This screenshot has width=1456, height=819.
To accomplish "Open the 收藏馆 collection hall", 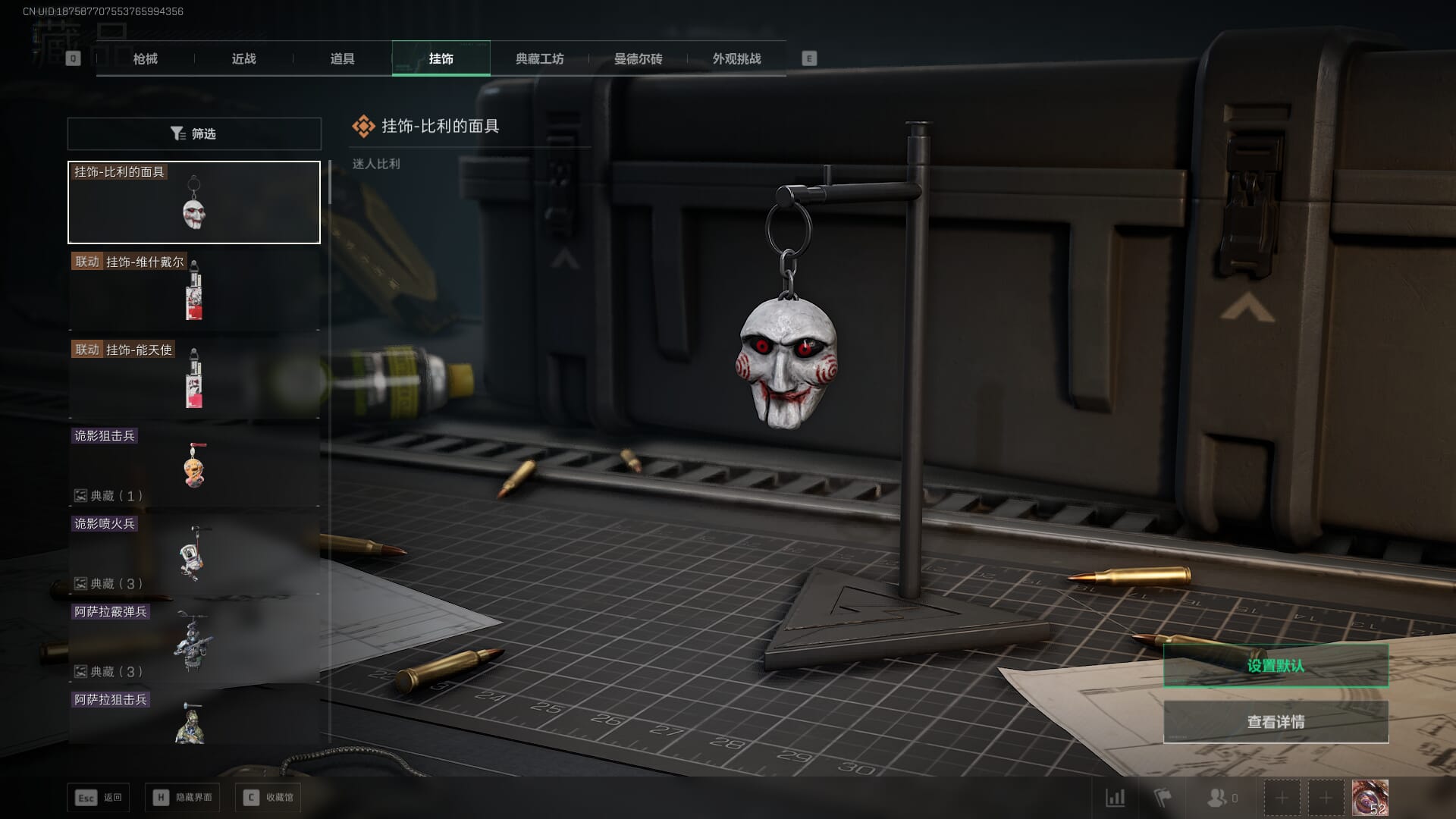I will [x=268, y=798].
